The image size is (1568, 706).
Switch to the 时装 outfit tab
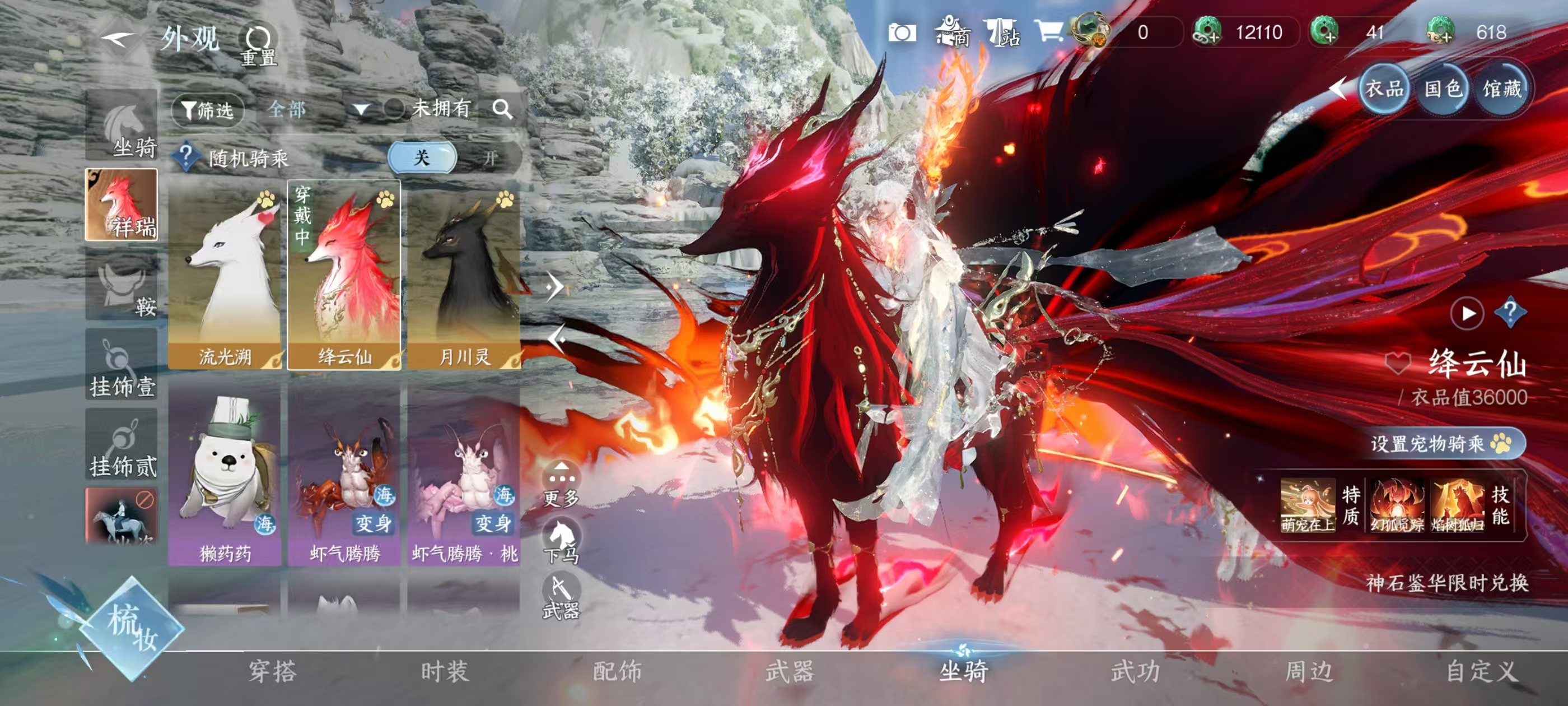(445, 671)
